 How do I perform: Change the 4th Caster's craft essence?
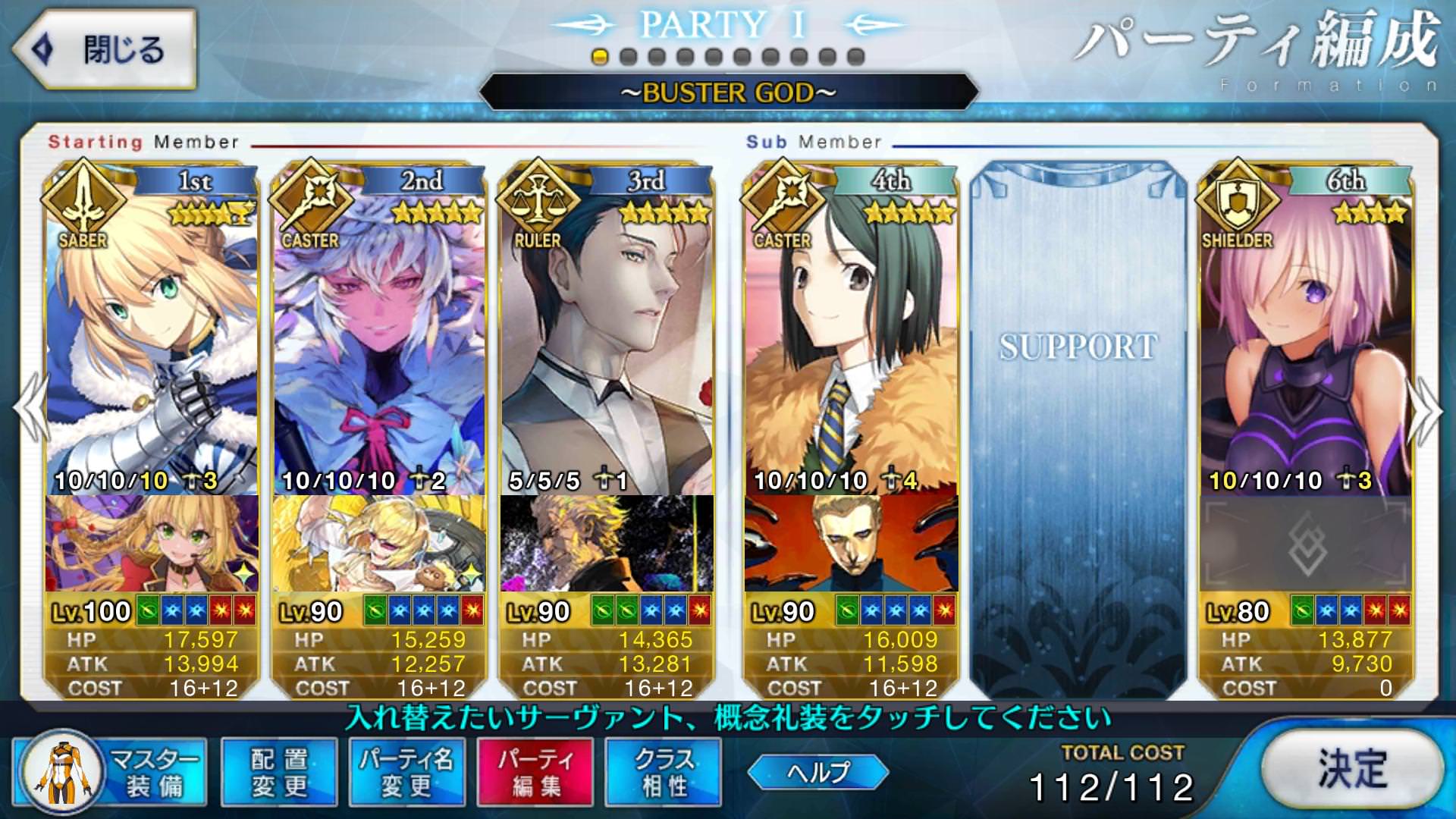(x=851, y=543)
